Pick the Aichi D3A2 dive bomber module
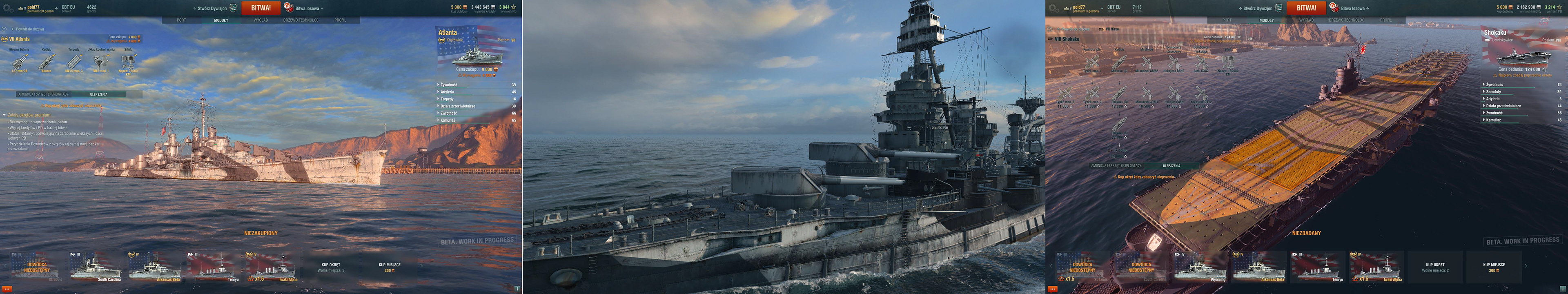 1201,63
